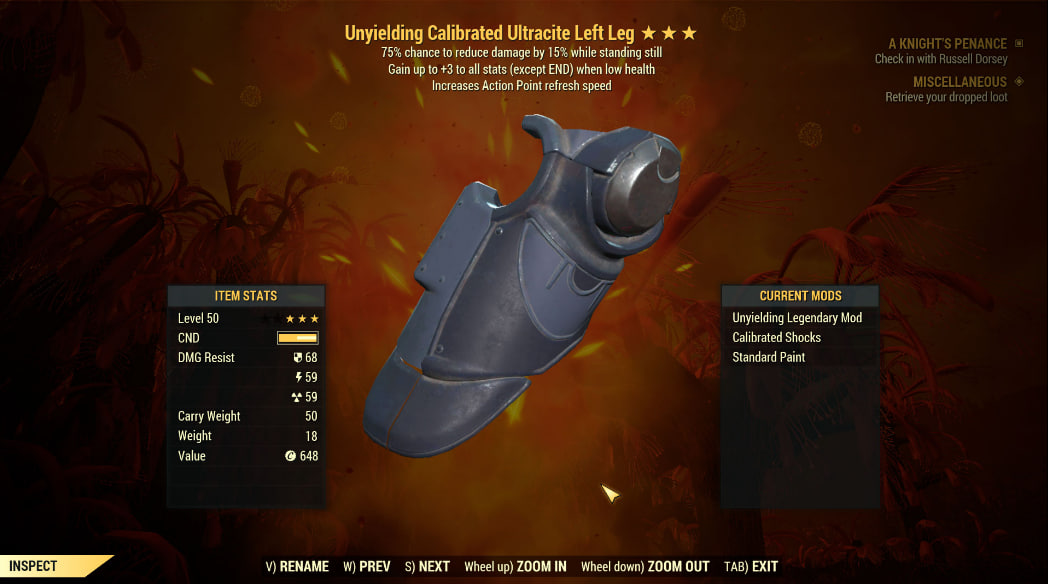Choose ZOOM IN on the bottom bar
This screenshot has height=584, width=1048.
click(x=516, y=566)
